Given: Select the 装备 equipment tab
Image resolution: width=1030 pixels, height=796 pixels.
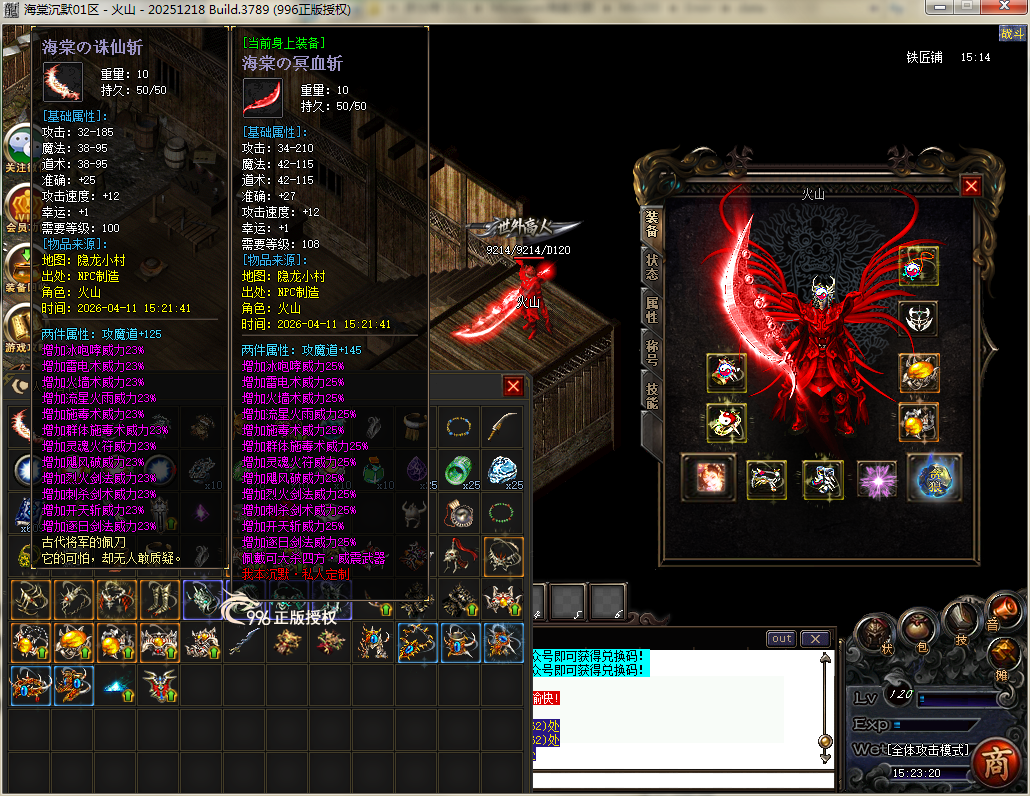Looking at the screenshot, I should pos(652,225).
